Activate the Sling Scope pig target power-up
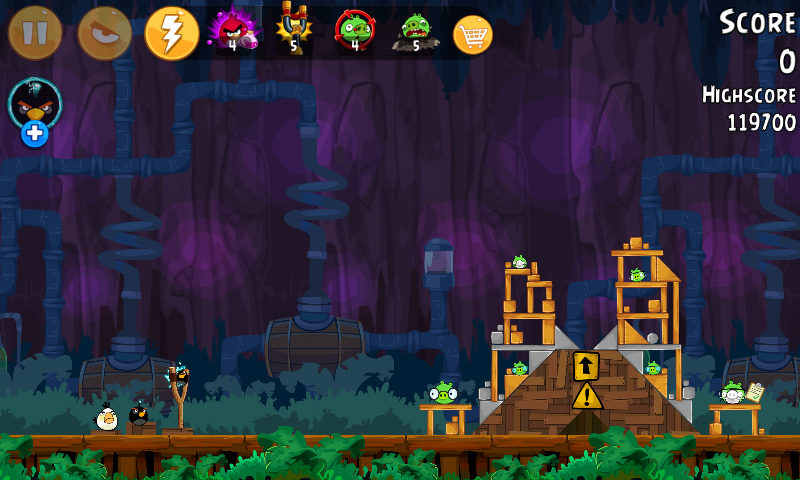This screenshot has height=480, width=800. [354, 31]
